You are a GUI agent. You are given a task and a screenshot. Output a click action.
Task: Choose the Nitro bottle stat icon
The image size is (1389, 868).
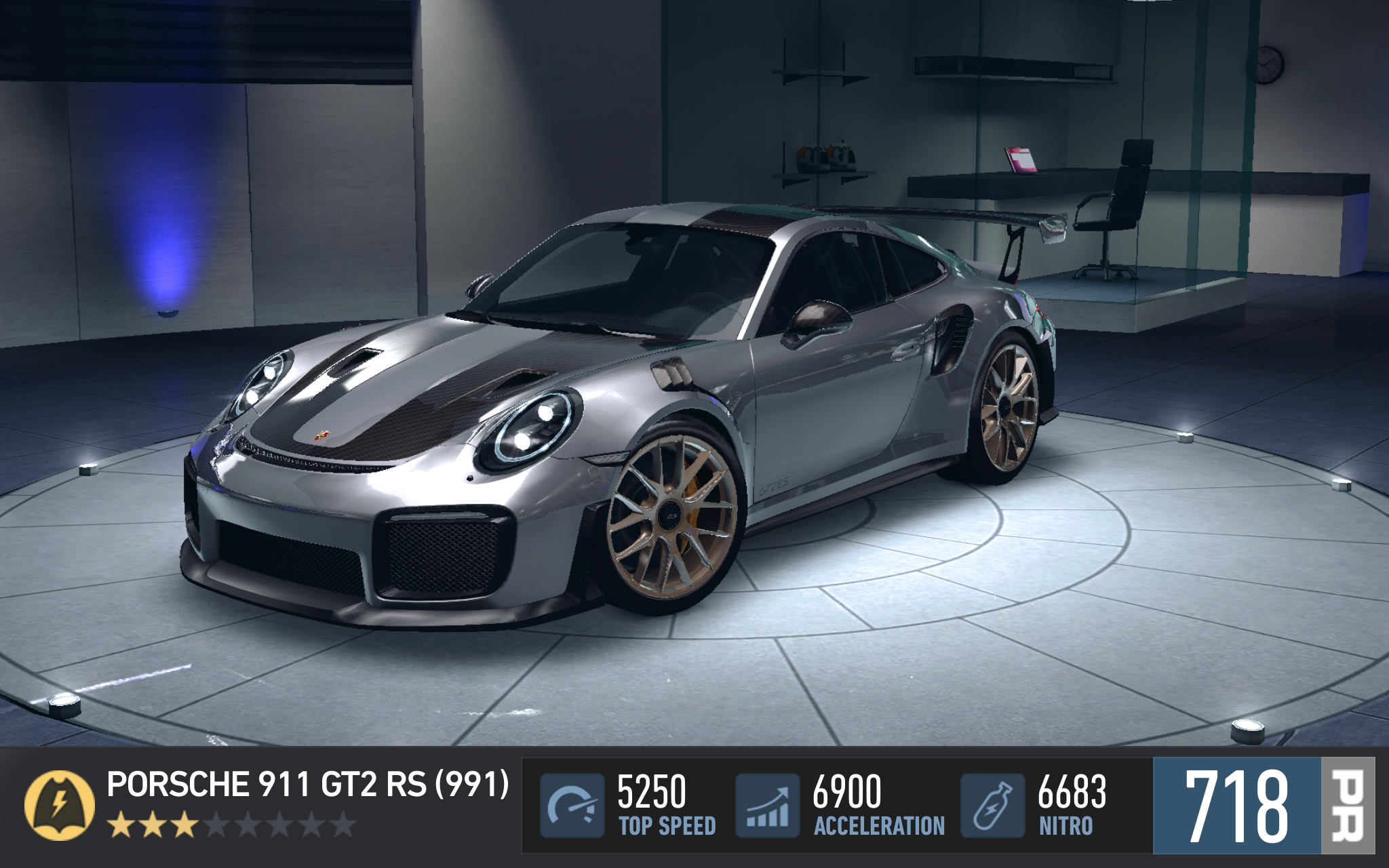992,806
